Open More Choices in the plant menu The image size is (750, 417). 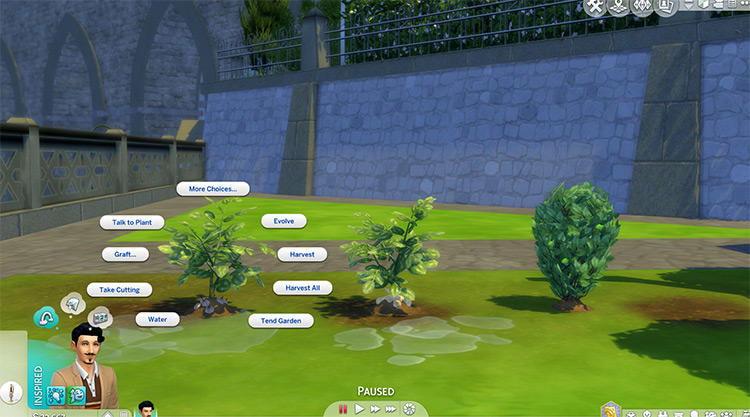point(212,188)
